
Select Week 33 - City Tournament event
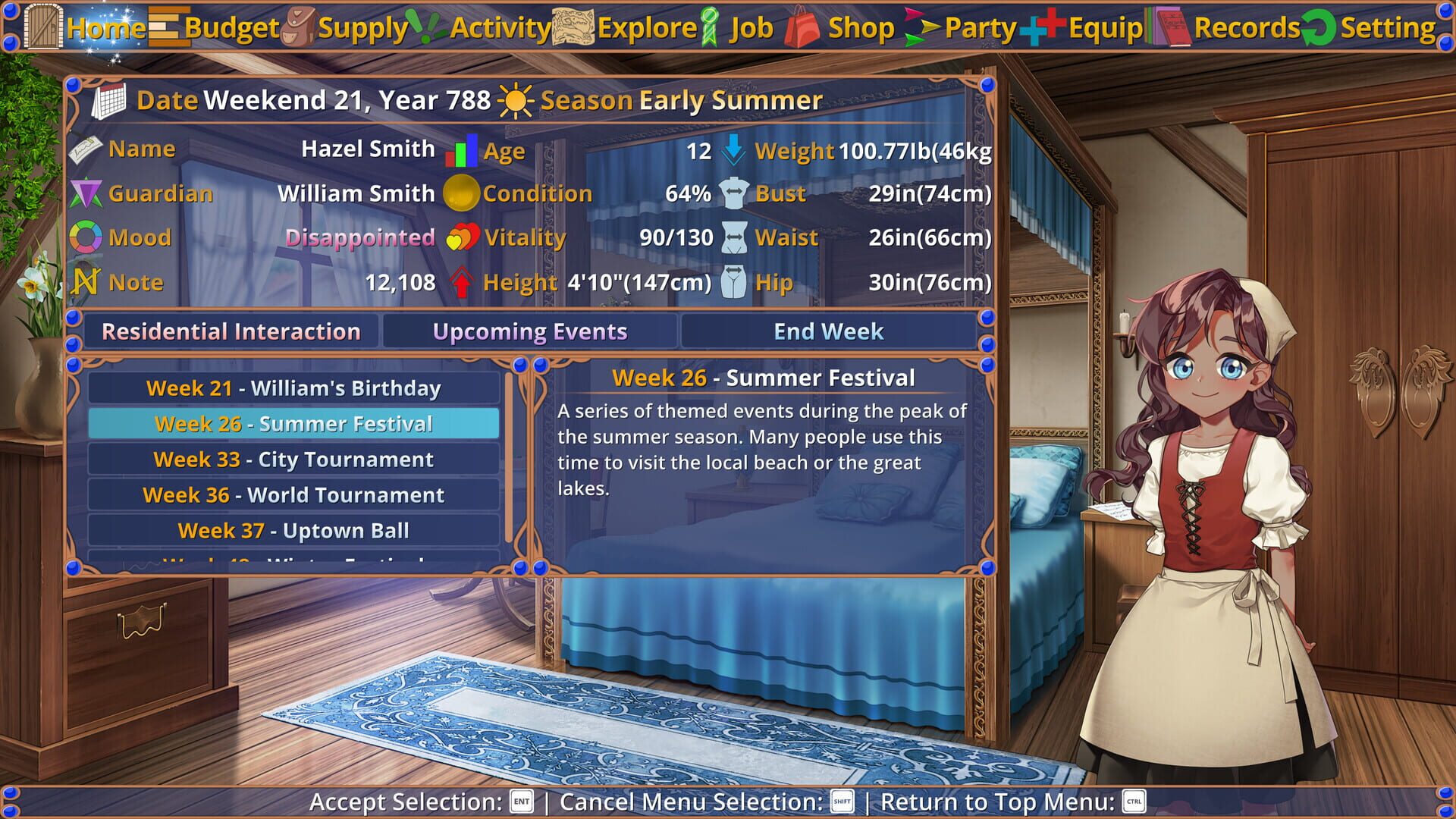293,459
